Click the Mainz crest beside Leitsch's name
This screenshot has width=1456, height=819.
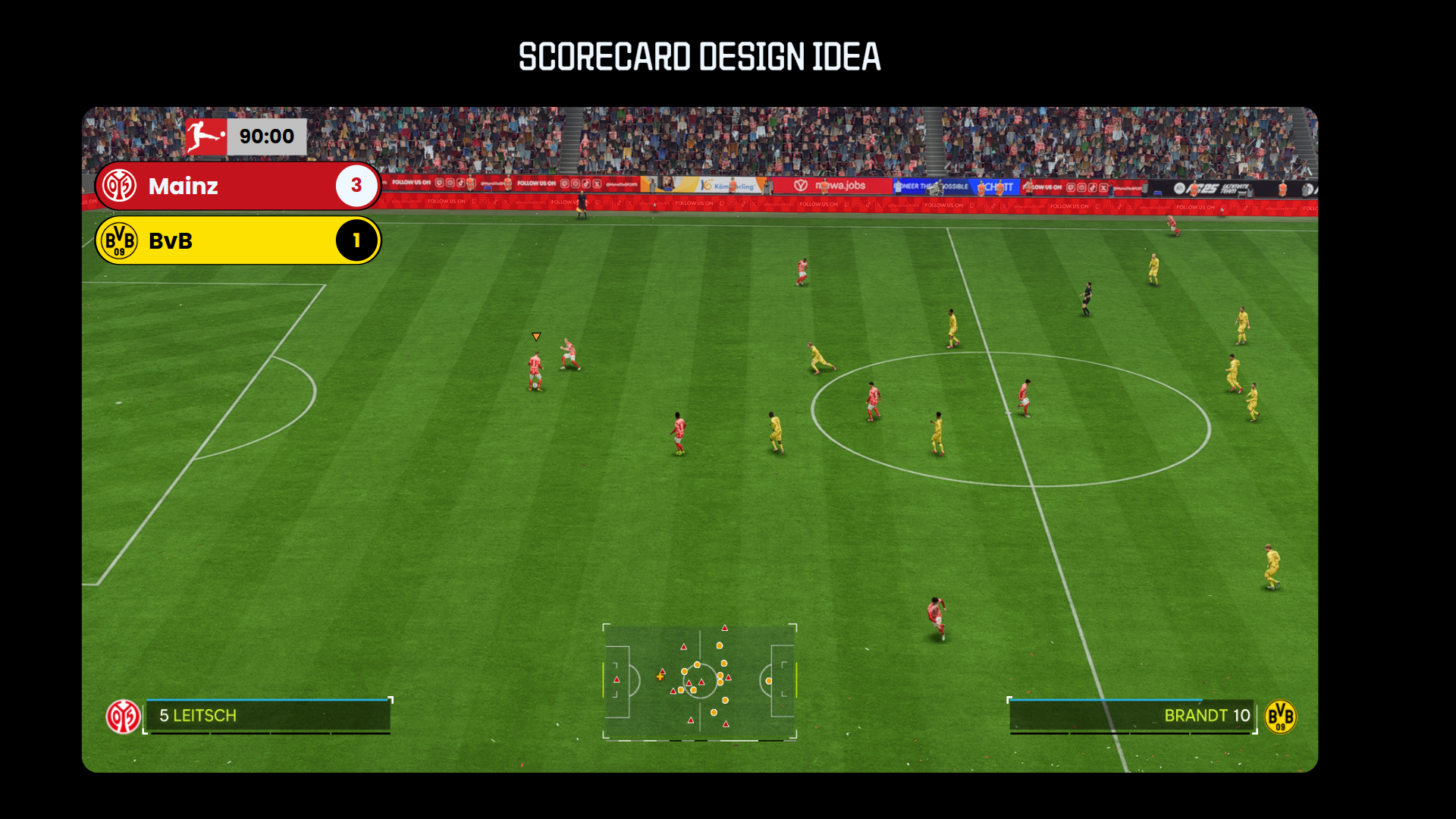(123, 717)
